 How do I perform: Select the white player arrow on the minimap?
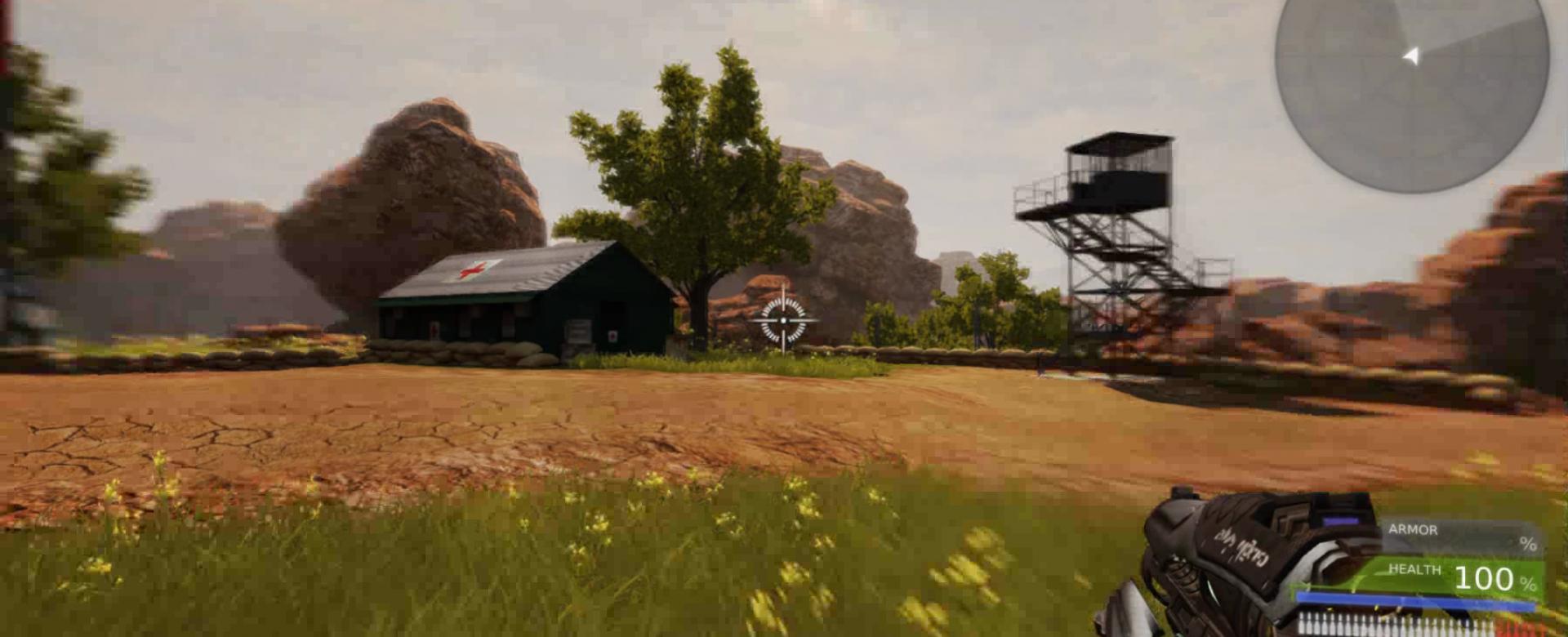tap(1412, 56)
